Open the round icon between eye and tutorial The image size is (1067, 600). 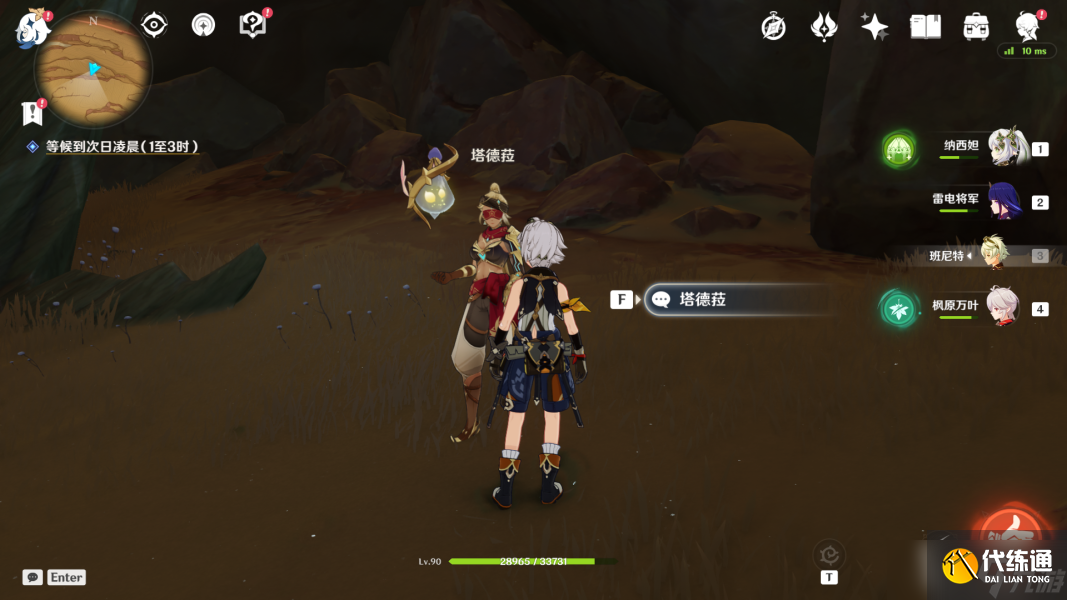[203, 25]
